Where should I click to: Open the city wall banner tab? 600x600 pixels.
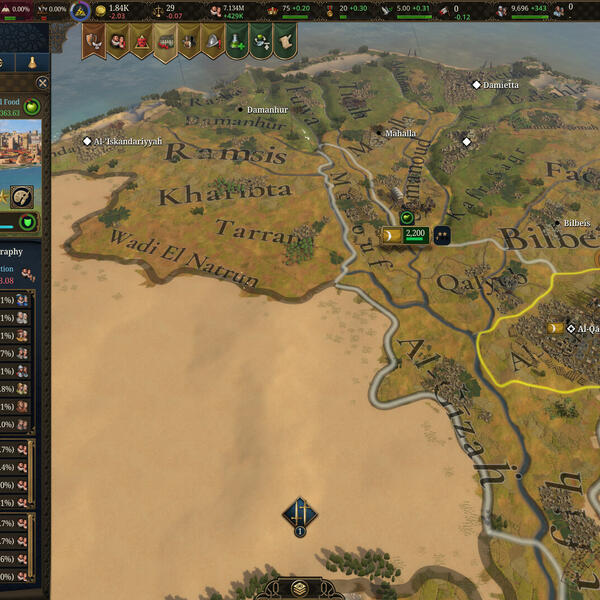tap(165, 41)
